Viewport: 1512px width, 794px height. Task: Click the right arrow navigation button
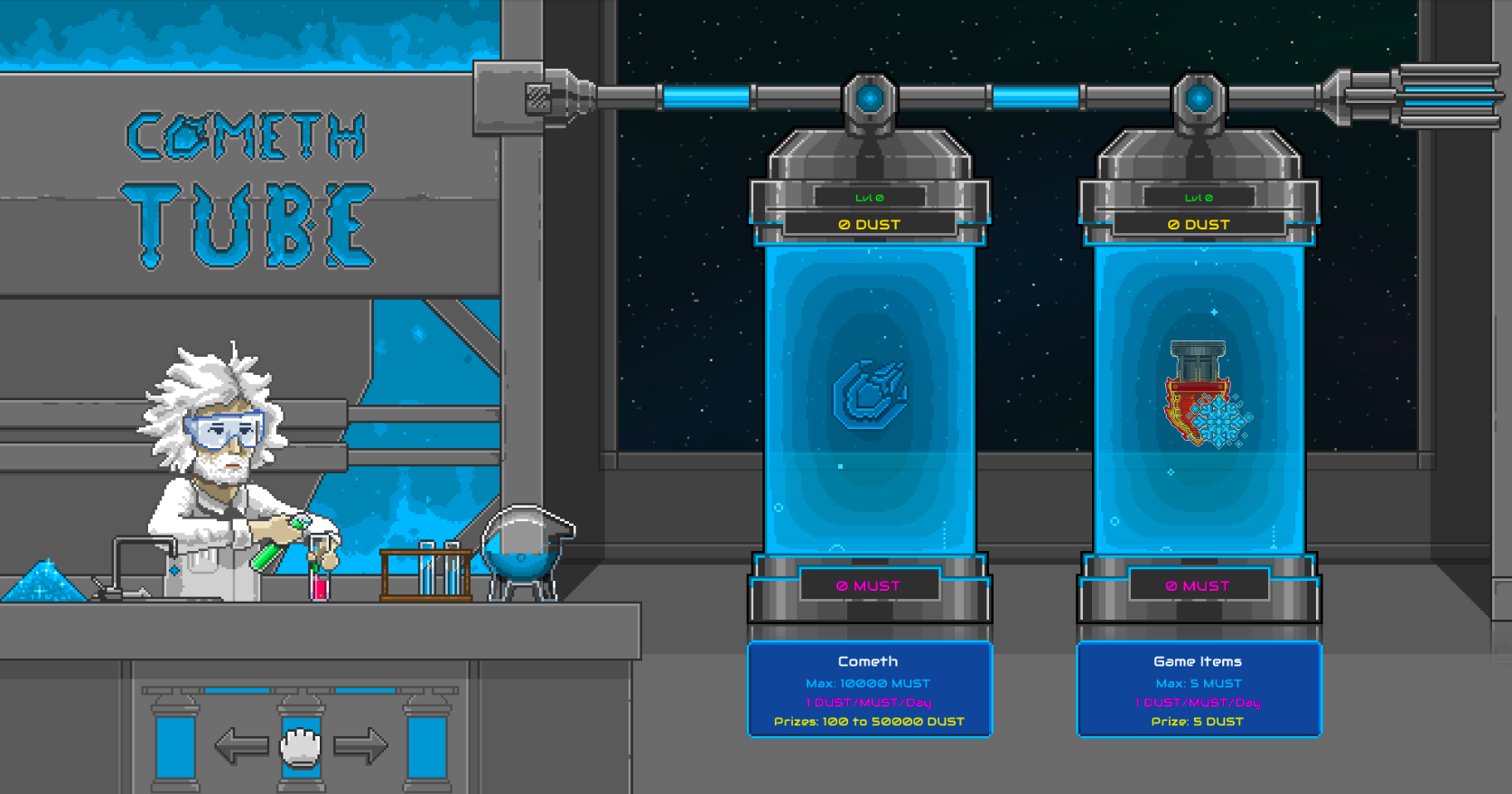pos(360,746)
